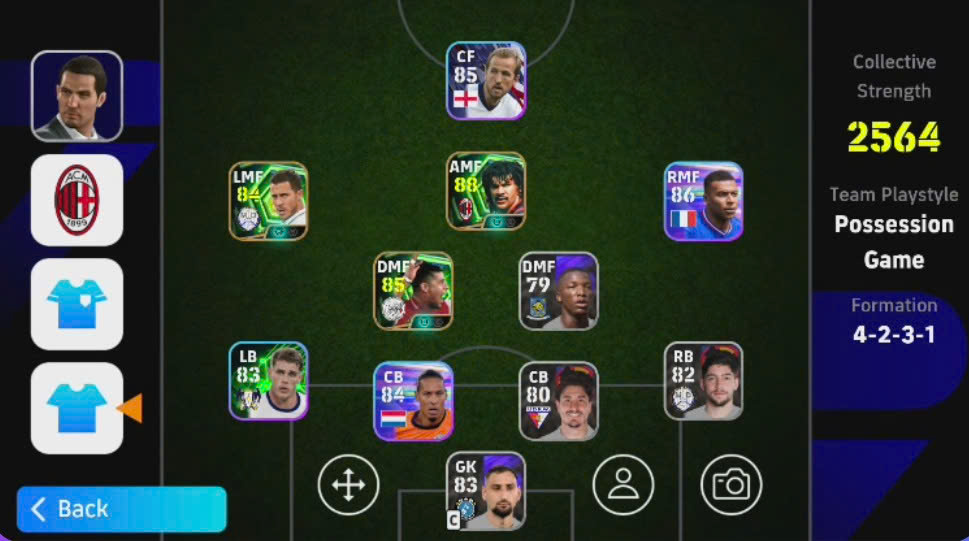Pick the LMF 84 player card
969x541 pixels.
point(268,201)
